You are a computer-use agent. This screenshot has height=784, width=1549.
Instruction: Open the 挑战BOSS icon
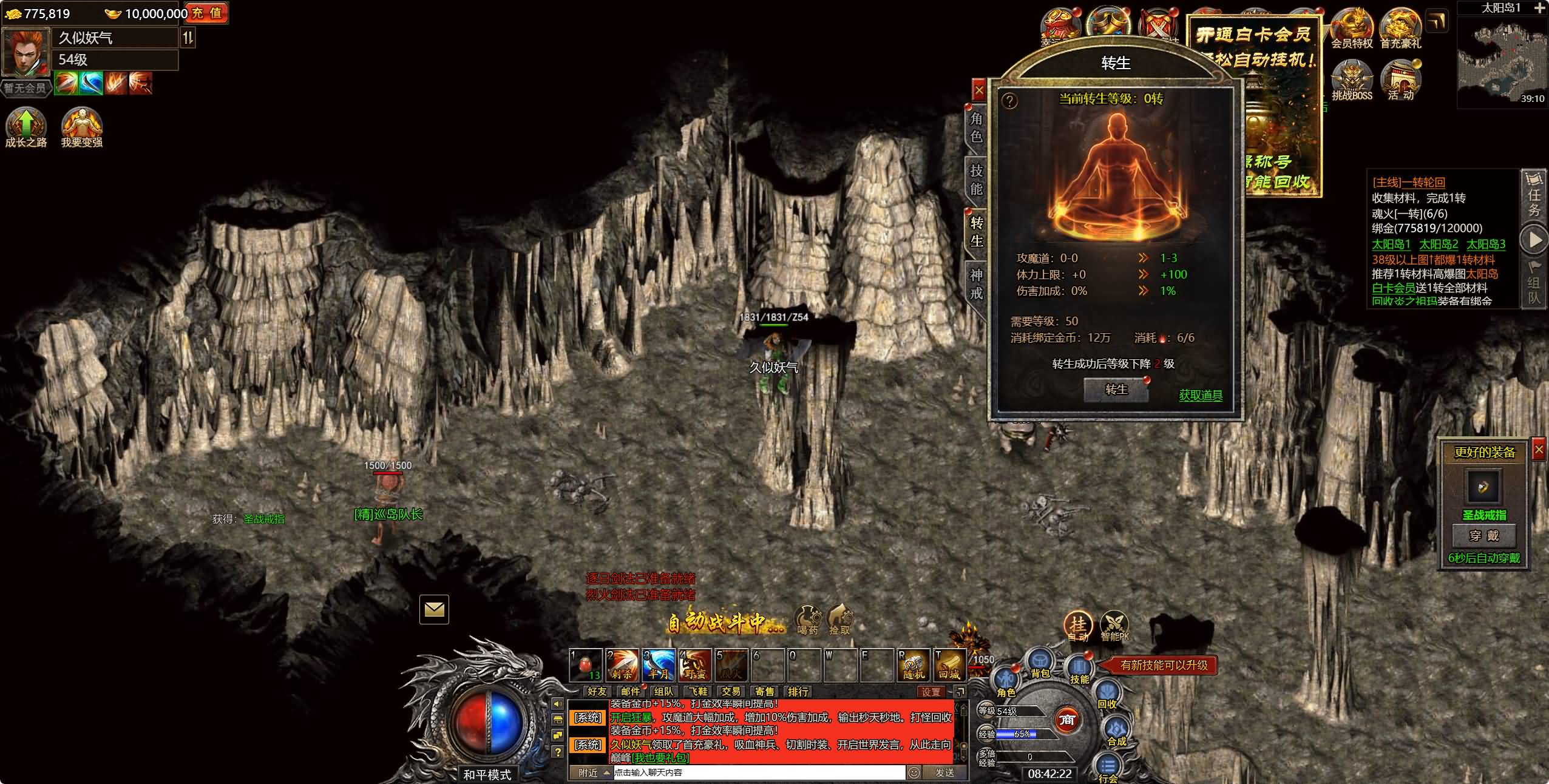point(1352,80)
